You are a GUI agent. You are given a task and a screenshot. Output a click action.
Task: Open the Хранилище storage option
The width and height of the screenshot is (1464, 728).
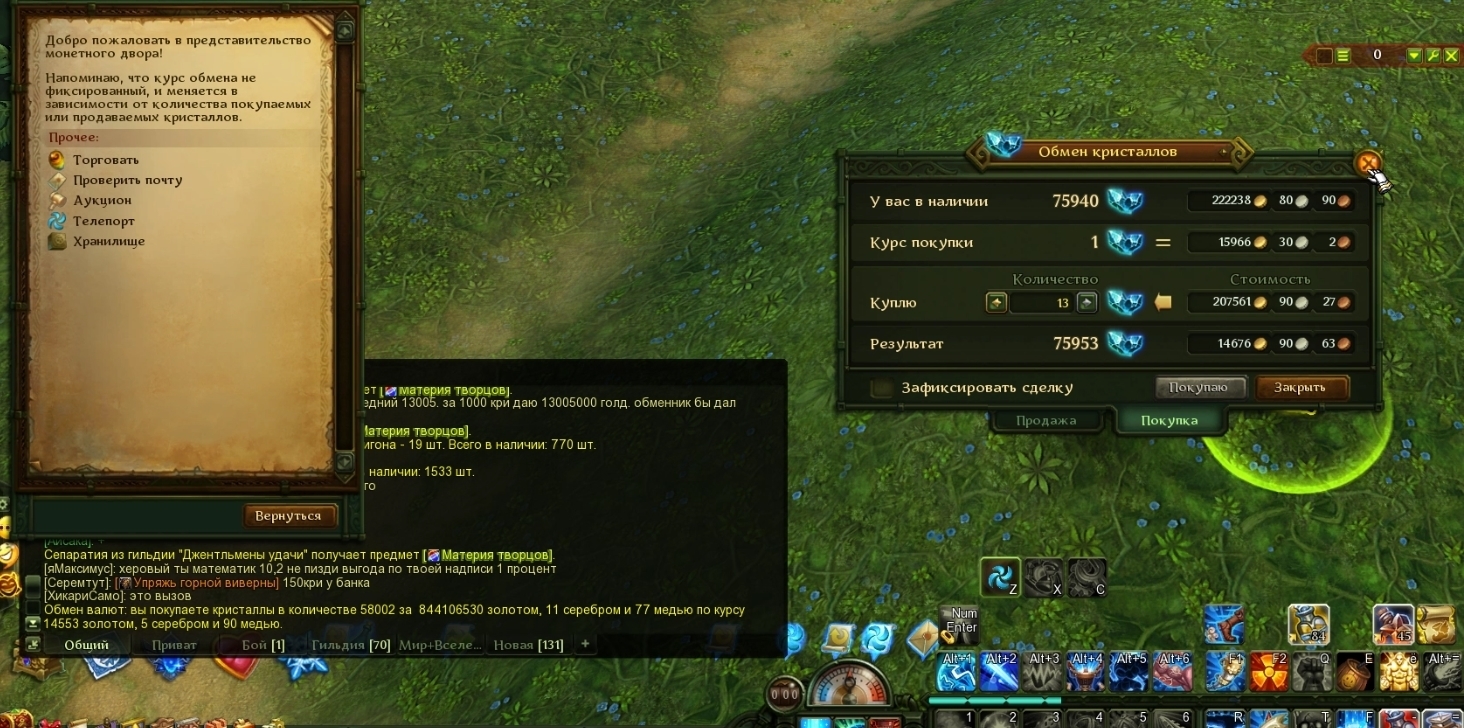coord(108,241)
